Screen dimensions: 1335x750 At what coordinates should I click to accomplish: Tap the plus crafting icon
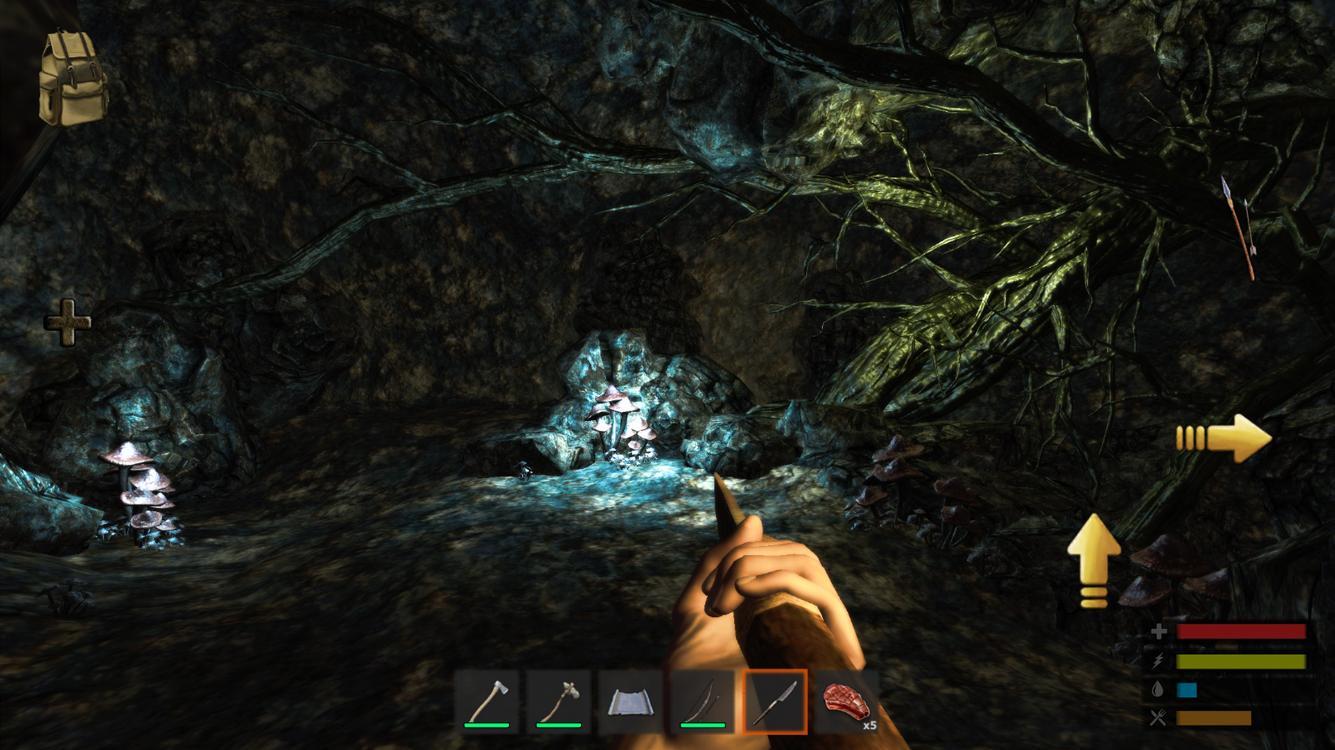click(x=67, y=322)
